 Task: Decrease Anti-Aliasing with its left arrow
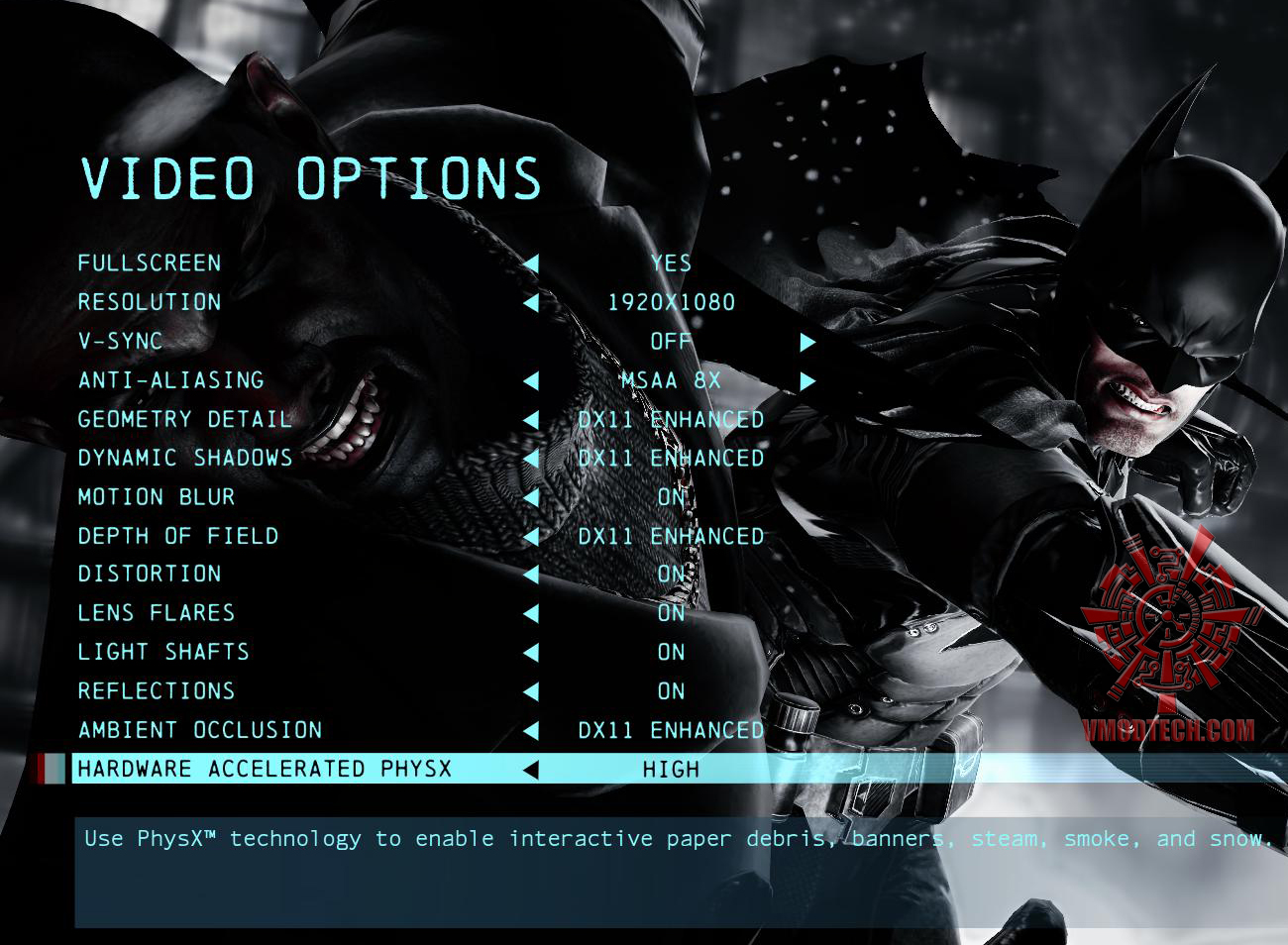[x=531, y=380]
